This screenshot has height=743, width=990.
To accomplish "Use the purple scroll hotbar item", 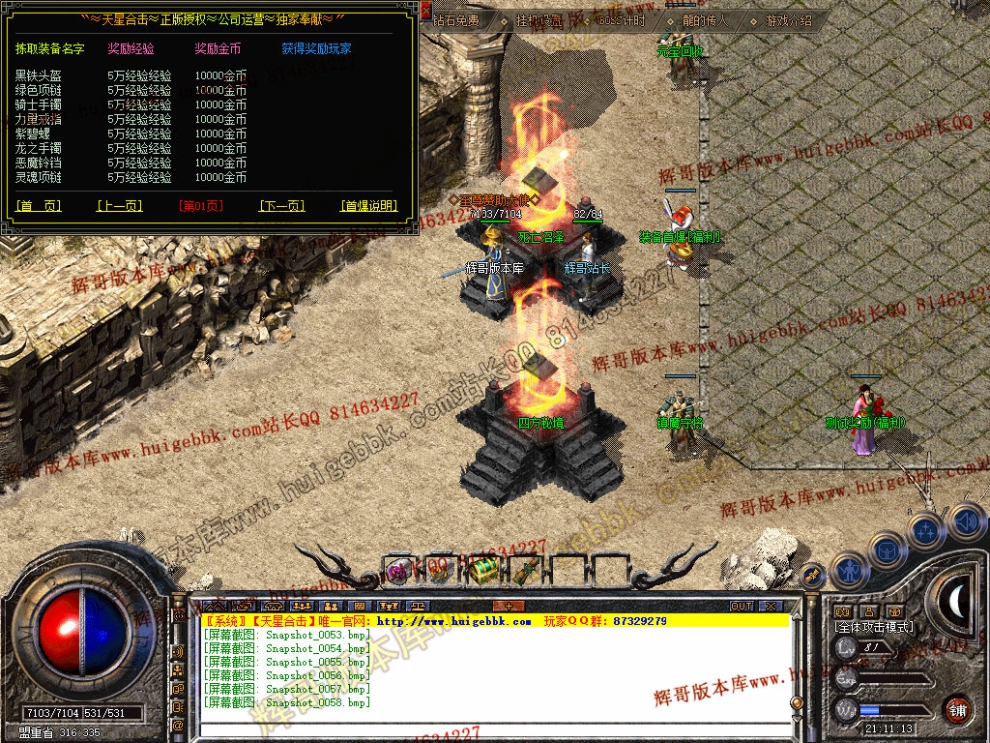I will click(x=399, y=571).
